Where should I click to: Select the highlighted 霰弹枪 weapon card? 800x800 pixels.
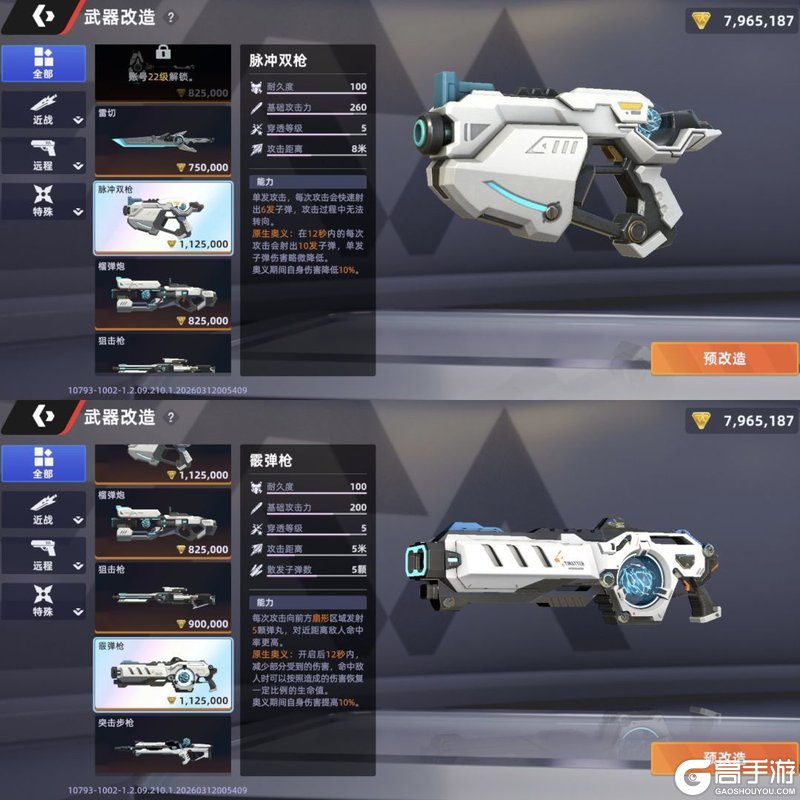click(x=162, y=674)
